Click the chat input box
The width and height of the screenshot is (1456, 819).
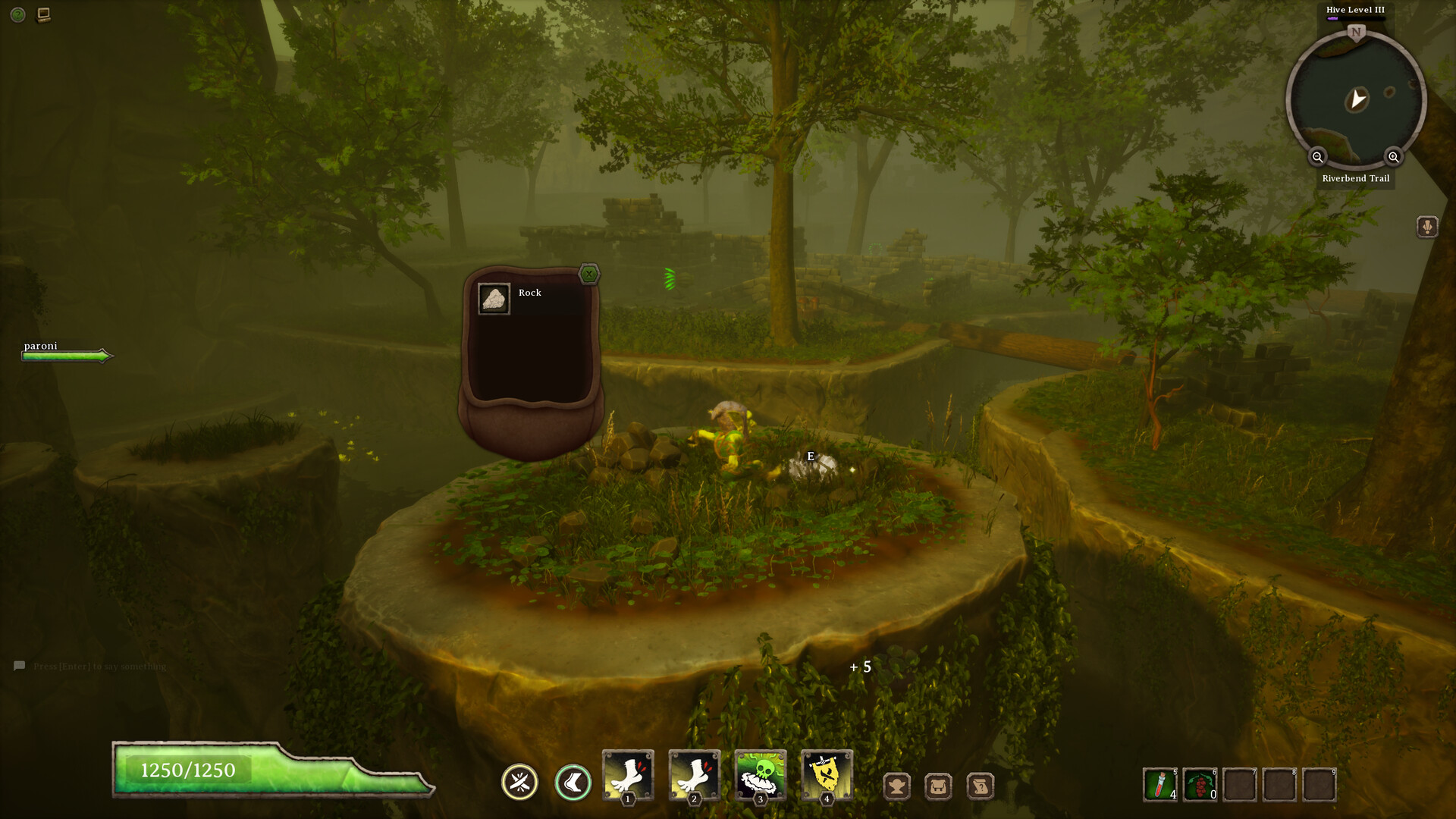pos(99,667)
